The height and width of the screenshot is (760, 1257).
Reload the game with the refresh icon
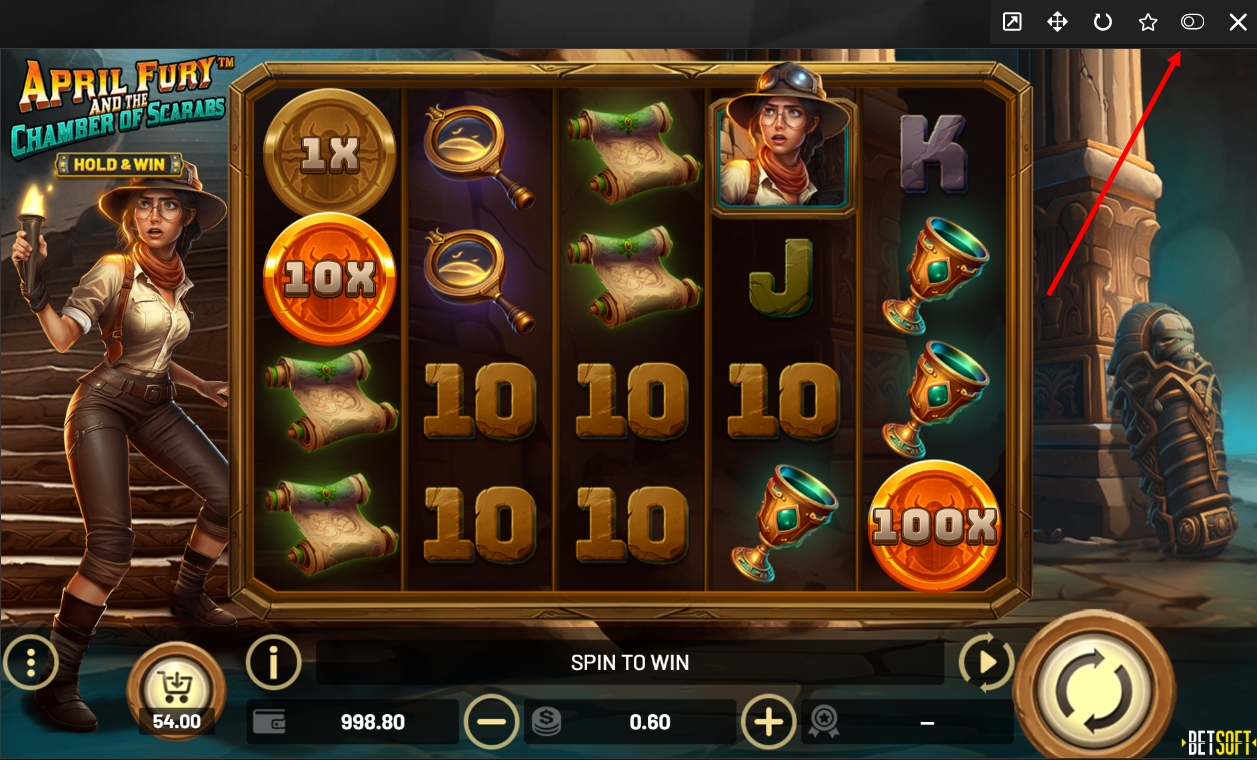point(1103,22)
